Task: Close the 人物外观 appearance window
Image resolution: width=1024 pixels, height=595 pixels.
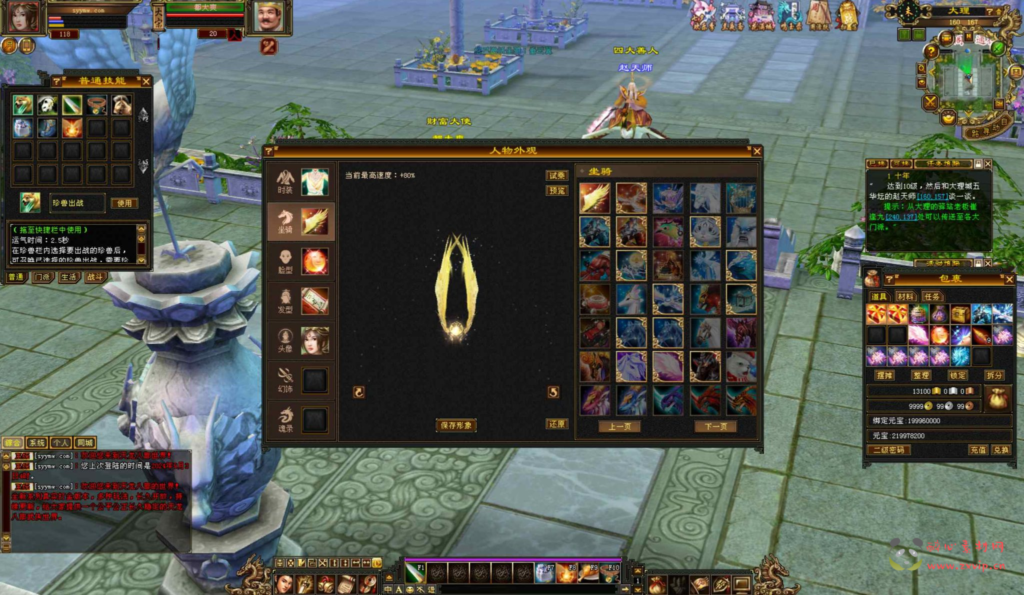Action: pos(756,151)
